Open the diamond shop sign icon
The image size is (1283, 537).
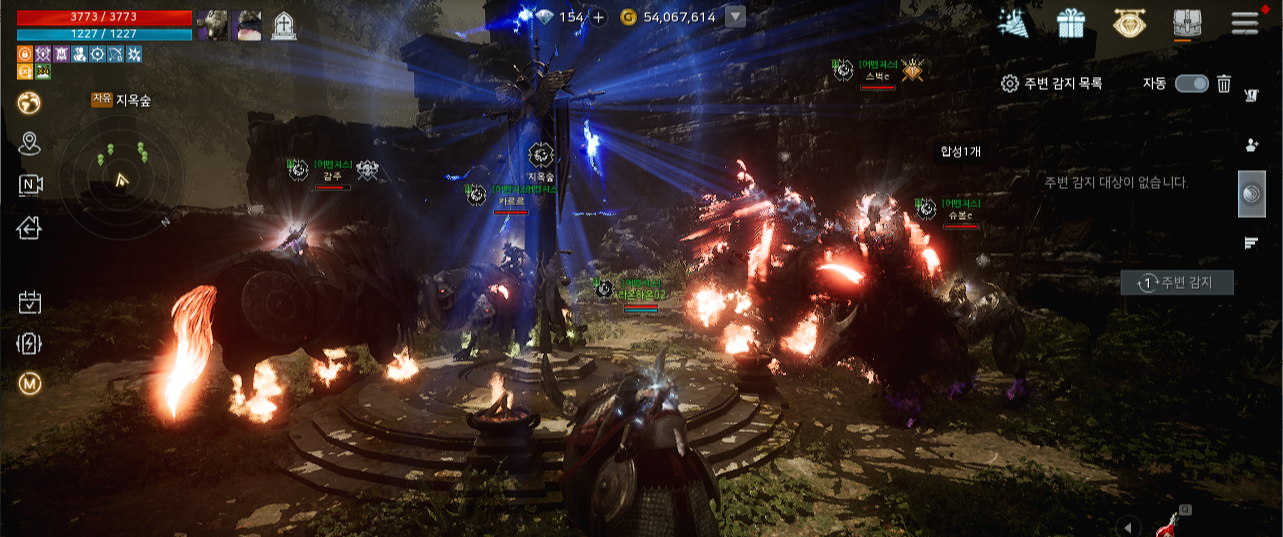[1129, 23]
